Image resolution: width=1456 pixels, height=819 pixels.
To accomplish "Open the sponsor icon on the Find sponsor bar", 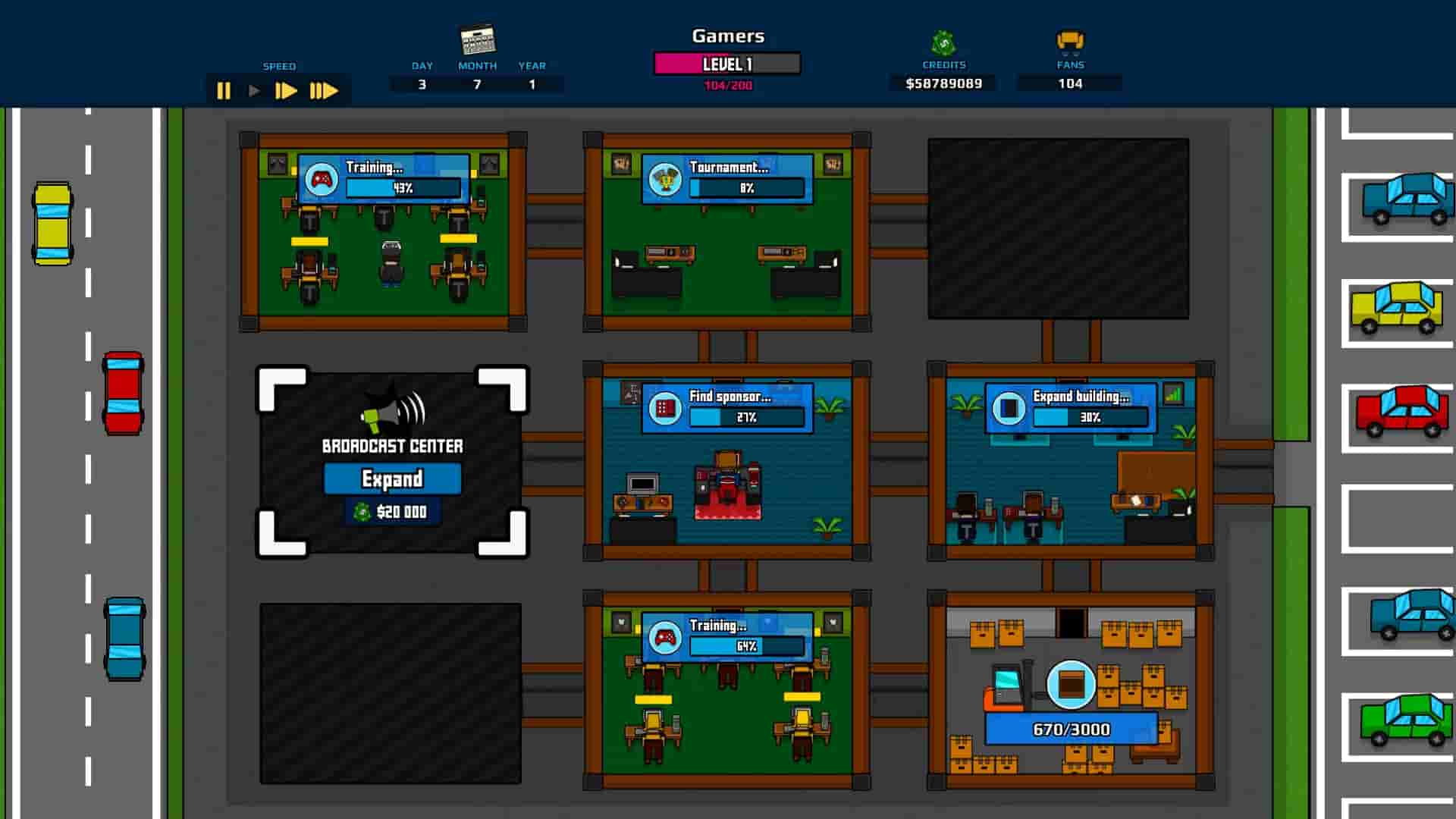I will click(x=664, y=409).
